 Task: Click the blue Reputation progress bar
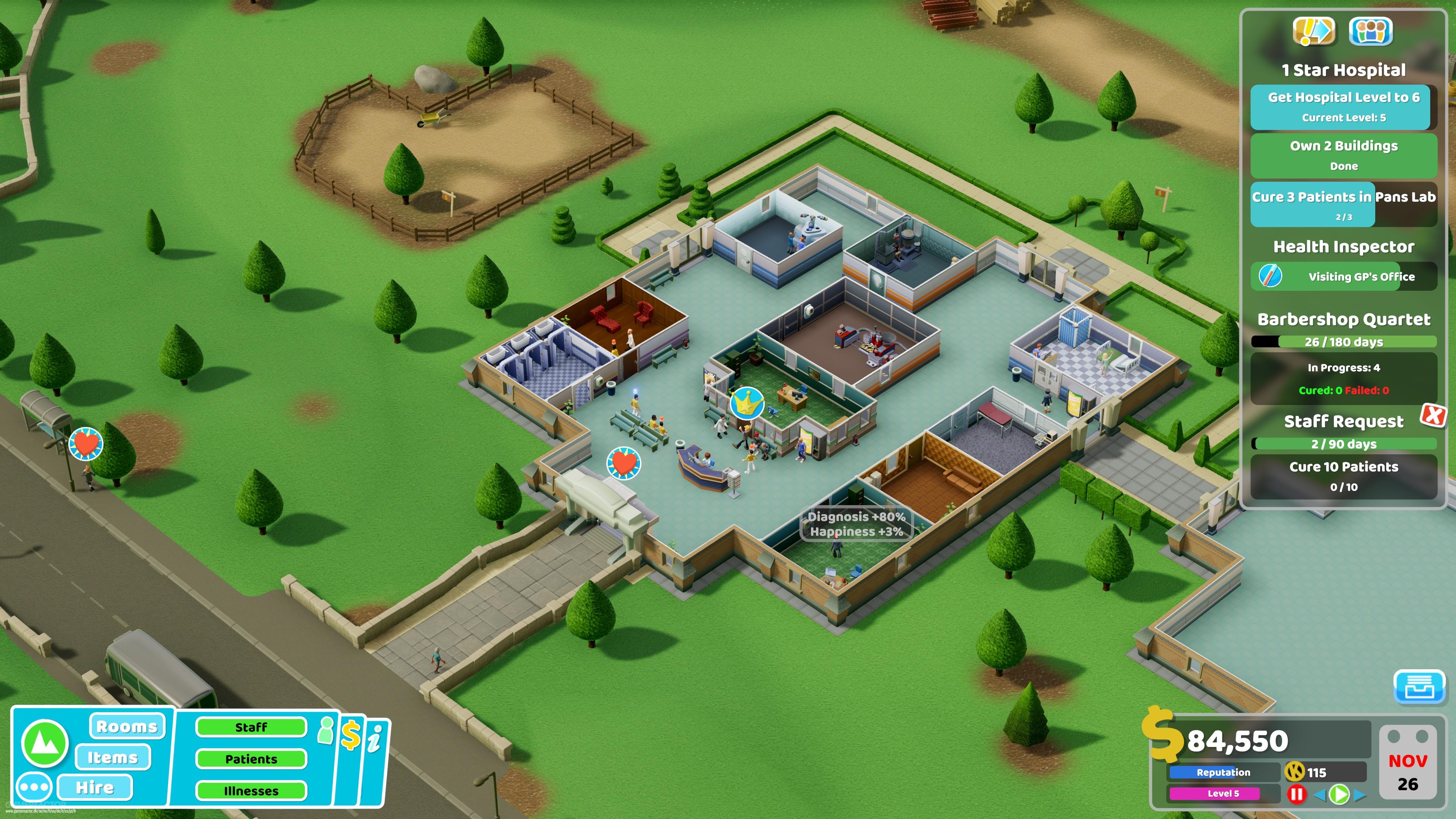click(1222, 773)
